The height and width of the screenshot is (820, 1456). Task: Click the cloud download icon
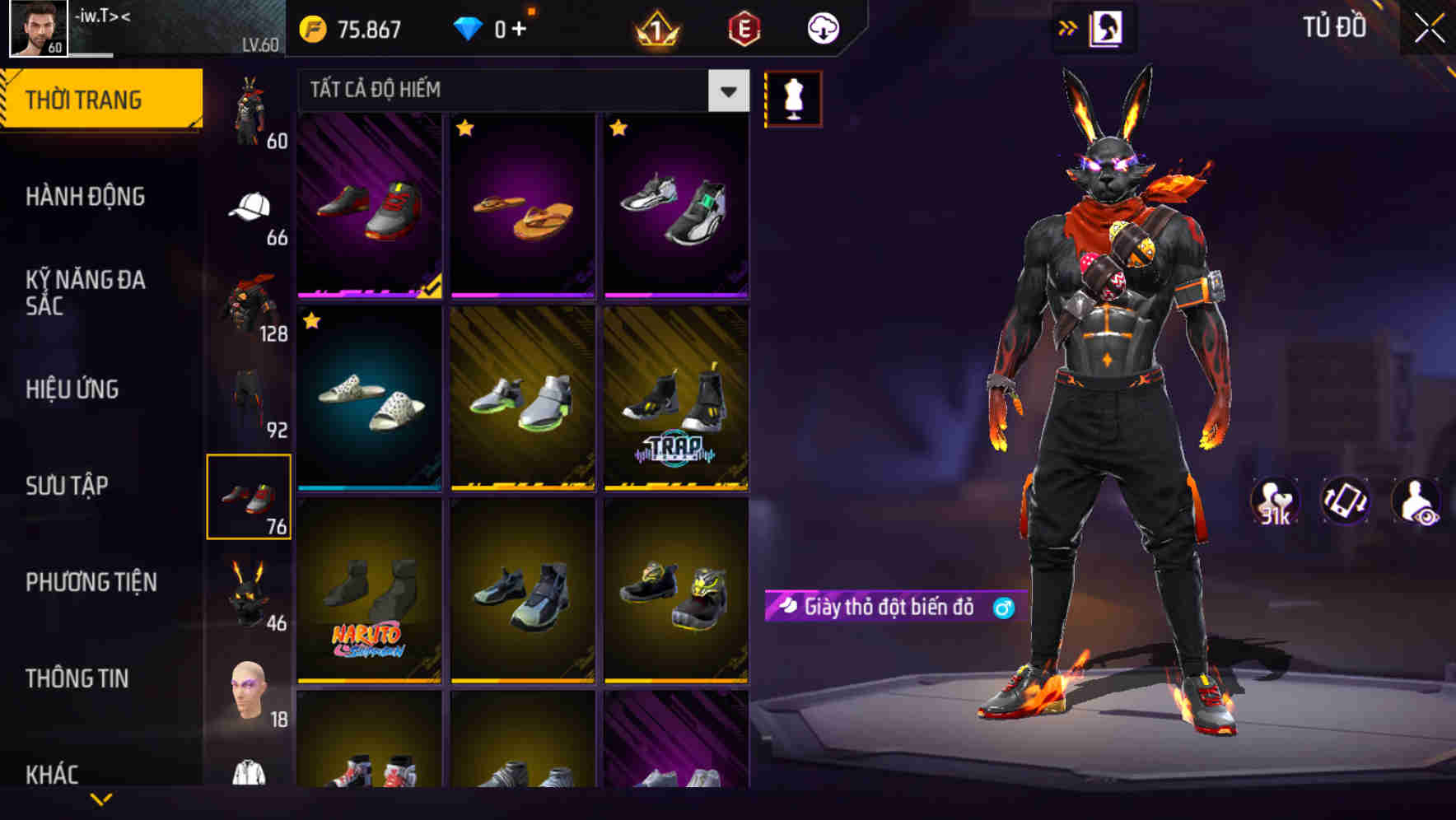(x=823, y=27)
